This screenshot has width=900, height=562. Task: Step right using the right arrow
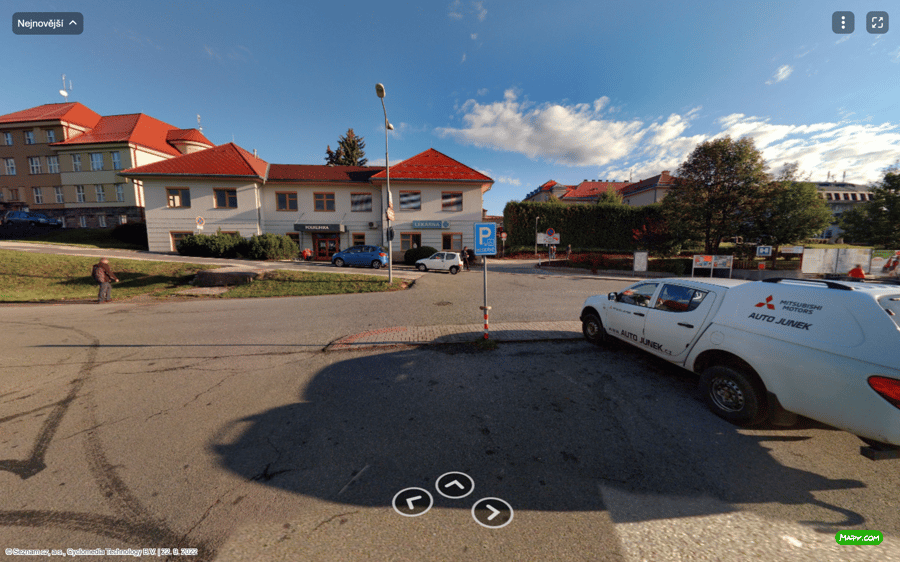(492, 512)
